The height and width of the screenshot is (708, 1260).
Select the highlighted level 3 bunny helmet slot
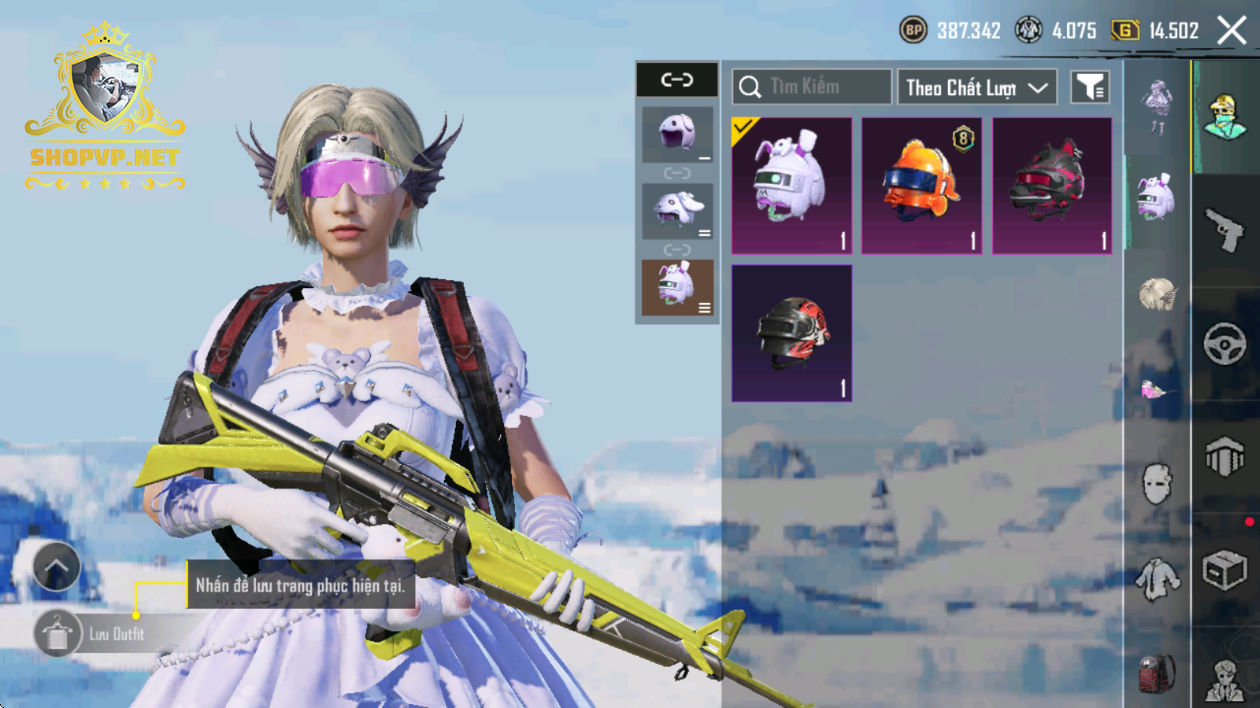677,287
